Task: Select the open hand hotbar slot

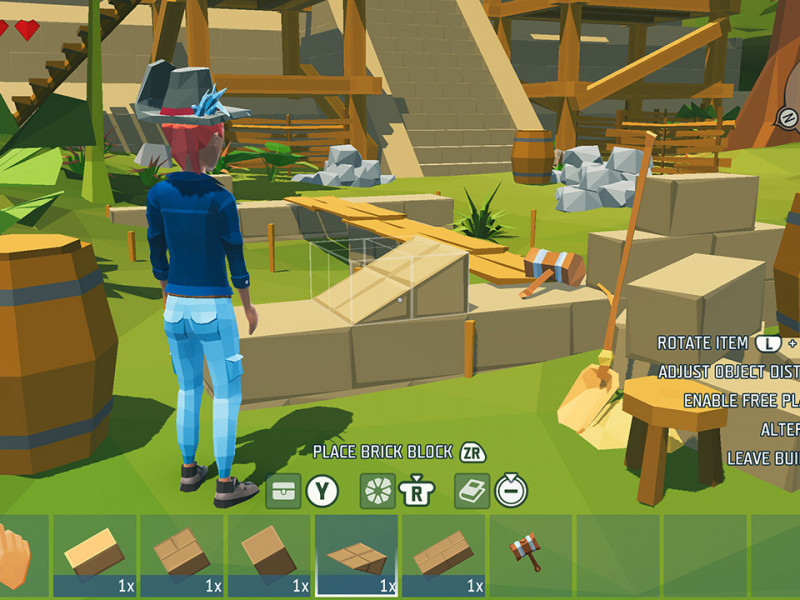Action: 14,555
